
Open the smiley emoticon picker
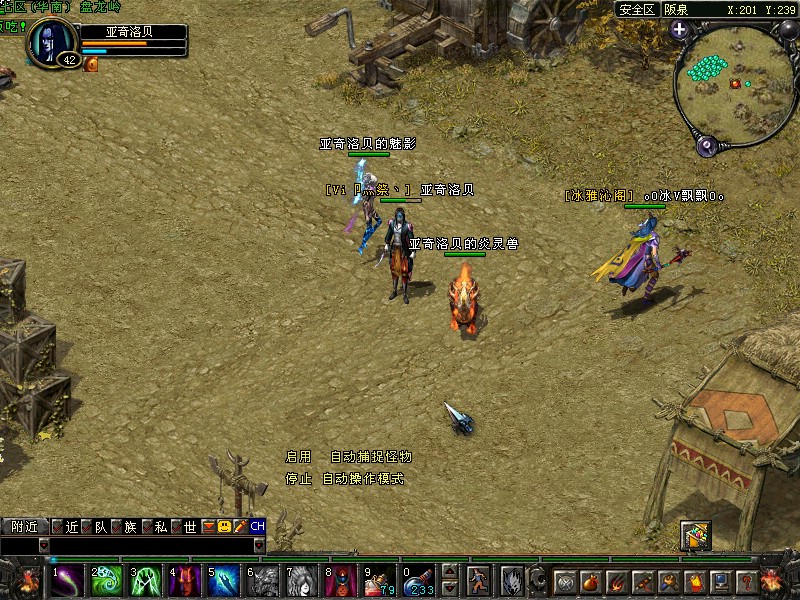click(224, 526)
